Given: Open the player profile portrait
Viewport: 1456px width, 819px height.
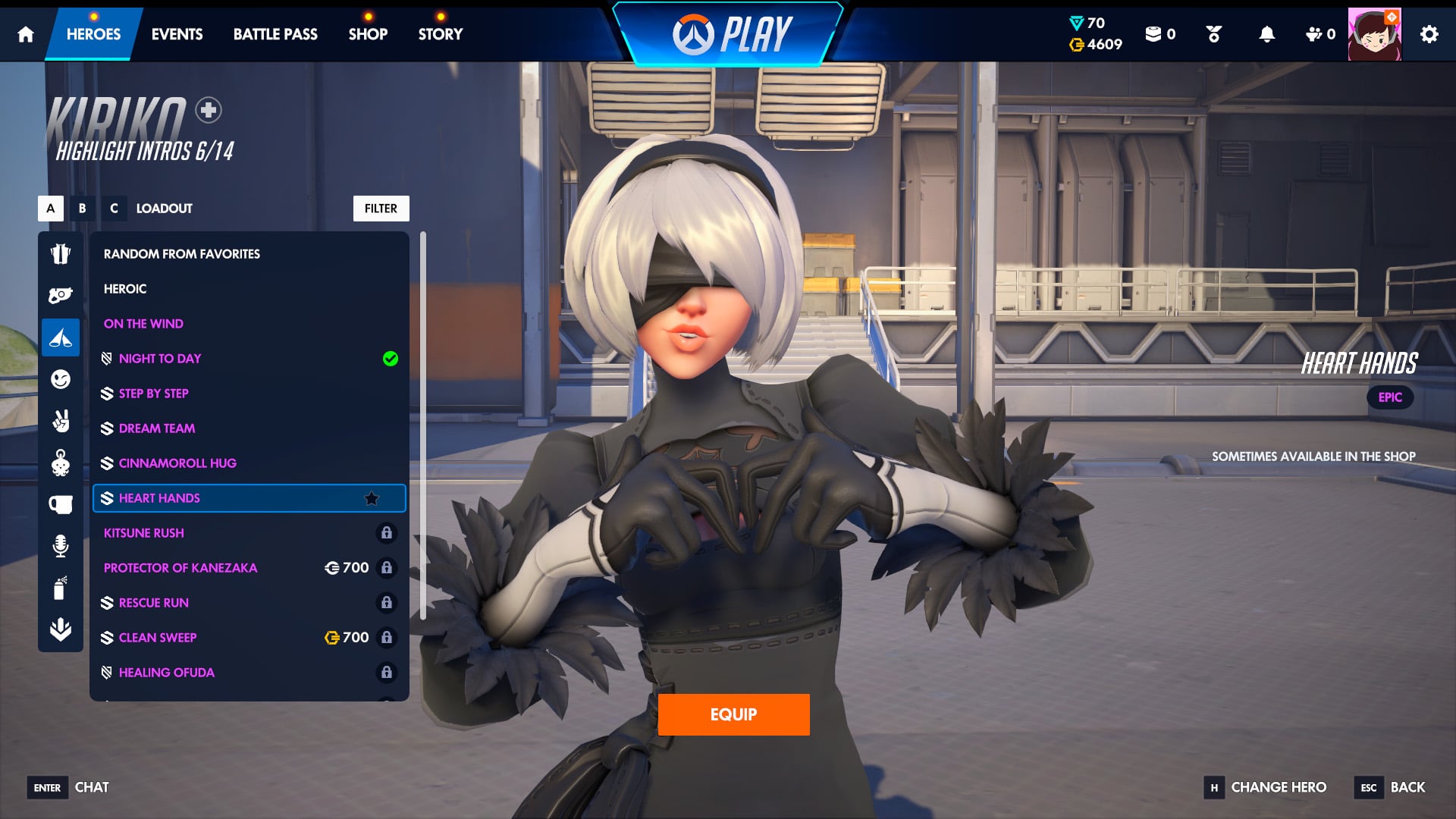Looking at the screenshot, I should pos(1374,34).
